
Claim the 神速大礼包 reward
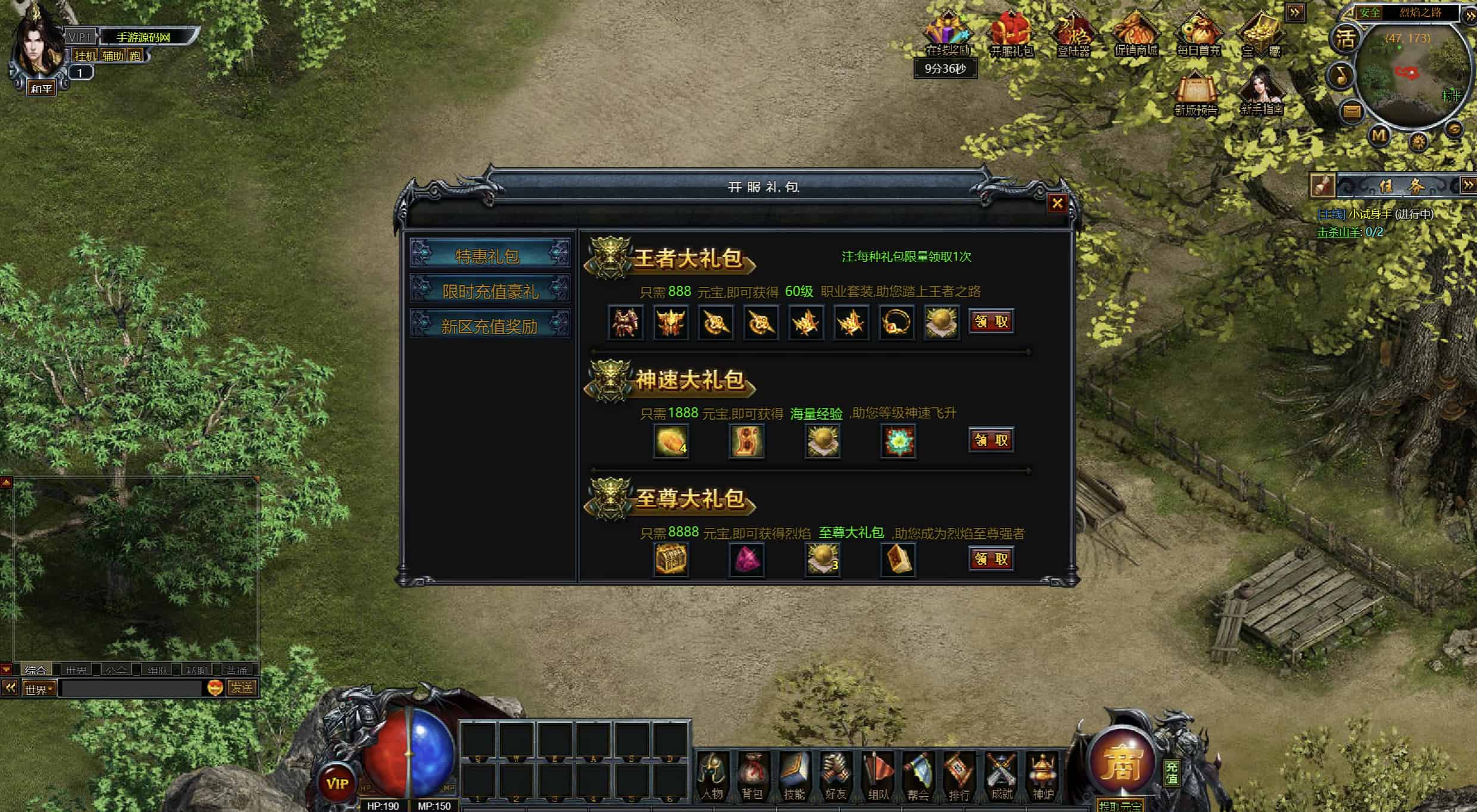point(991,440)
